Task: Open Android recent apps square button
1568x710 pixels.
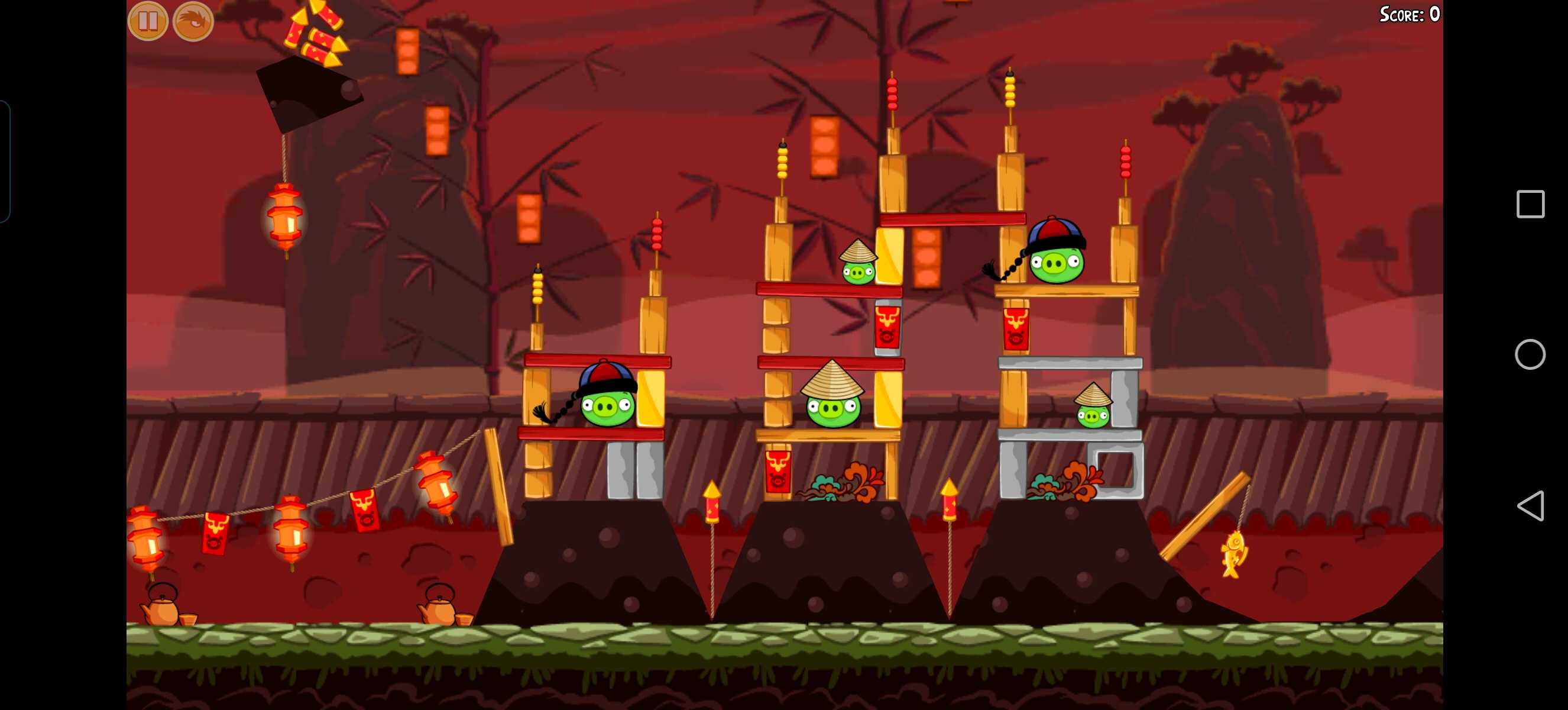Action: click(x=1530, y=204)
